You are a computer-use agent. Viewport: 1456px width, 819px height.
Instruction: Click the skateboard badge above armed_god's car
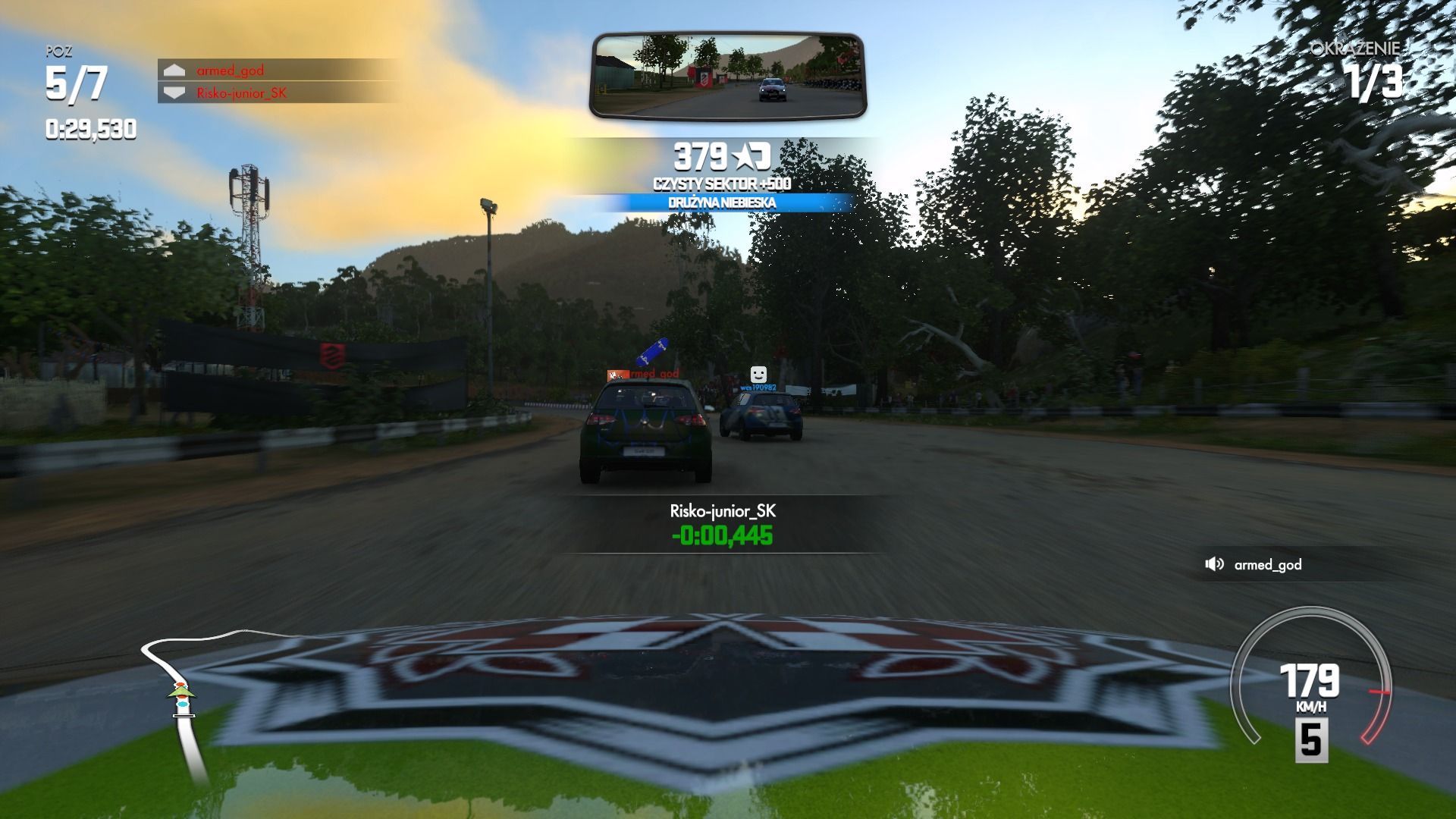[652, 350]
